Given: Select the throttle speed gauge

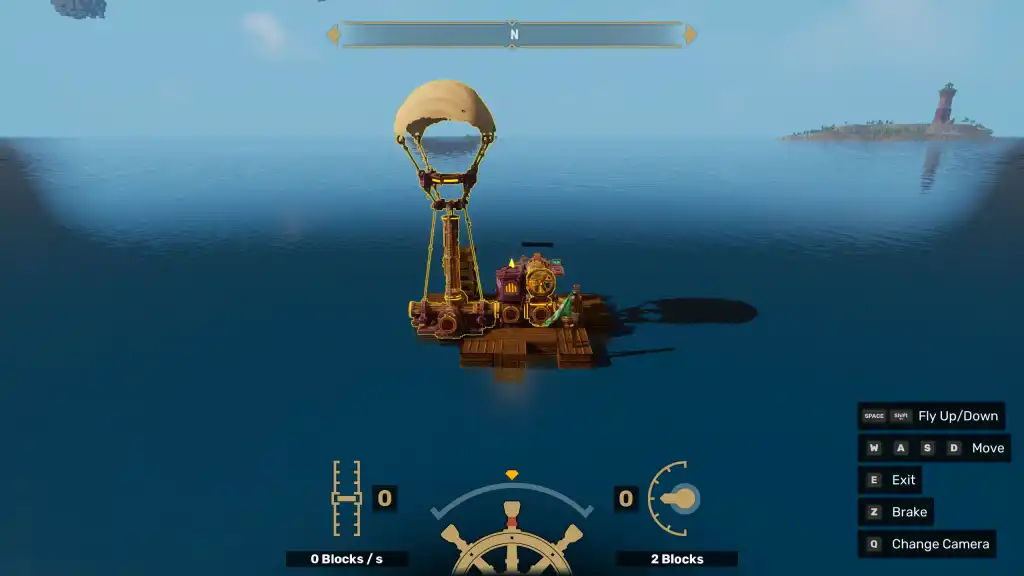Looking at the screenshot, I should click(346, 498).
